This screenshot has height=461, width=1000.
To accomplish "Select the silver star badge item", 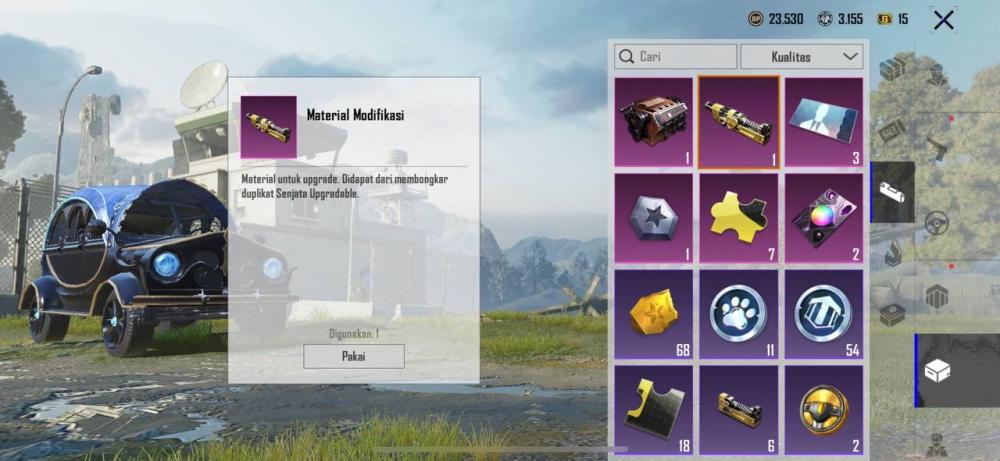I will tap(653, 218).
